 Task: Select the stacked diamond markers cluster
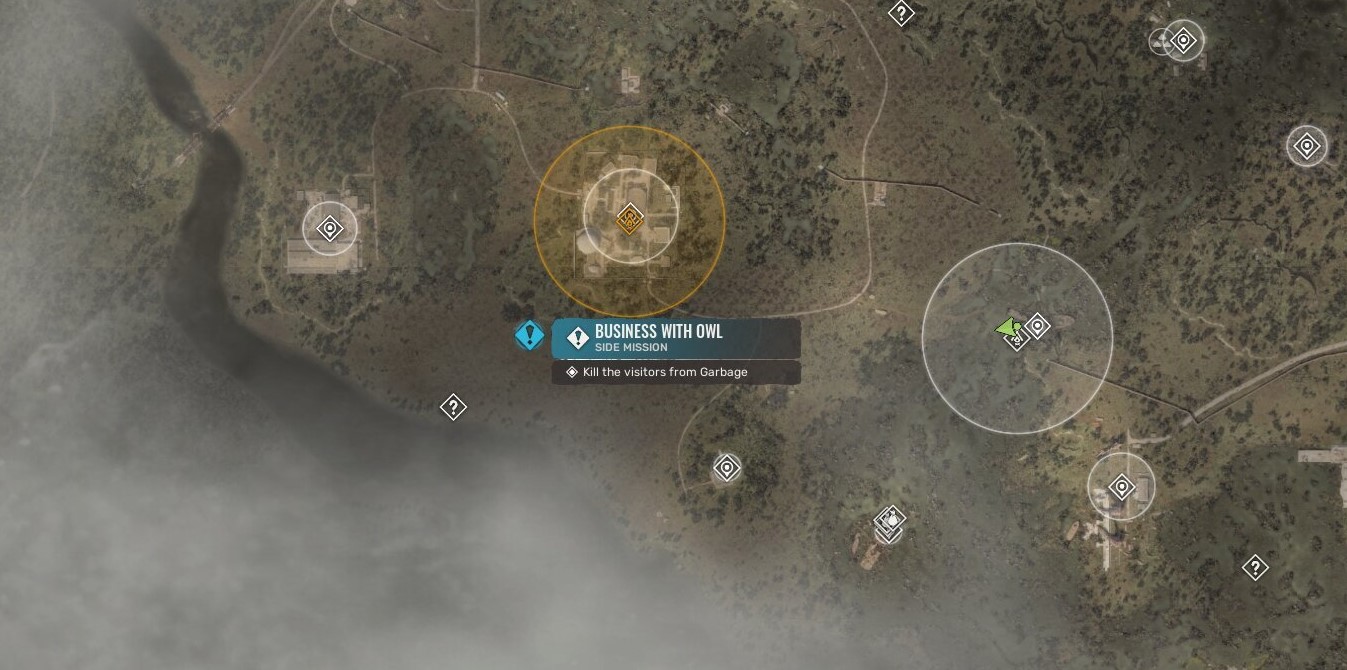tap(889, 521)
